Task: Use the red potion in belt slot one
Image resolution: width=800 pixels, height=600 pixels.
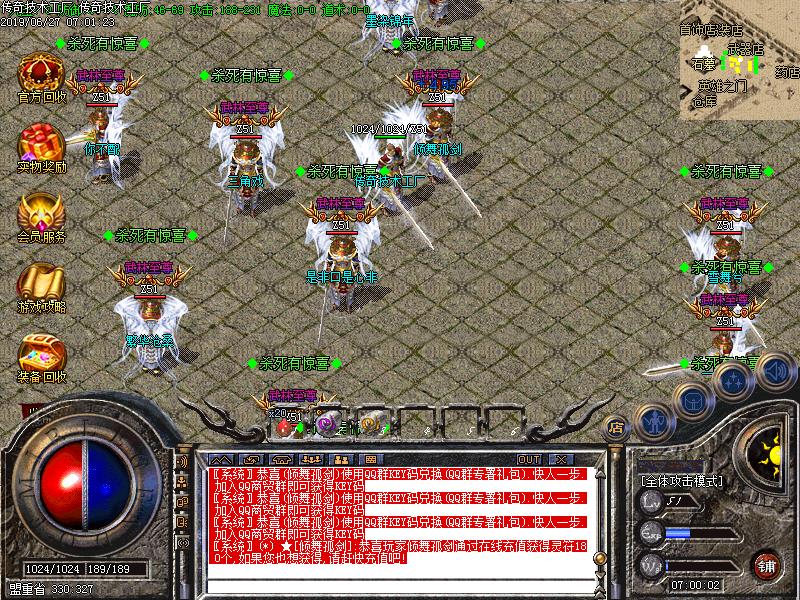Action: (285, 424)
